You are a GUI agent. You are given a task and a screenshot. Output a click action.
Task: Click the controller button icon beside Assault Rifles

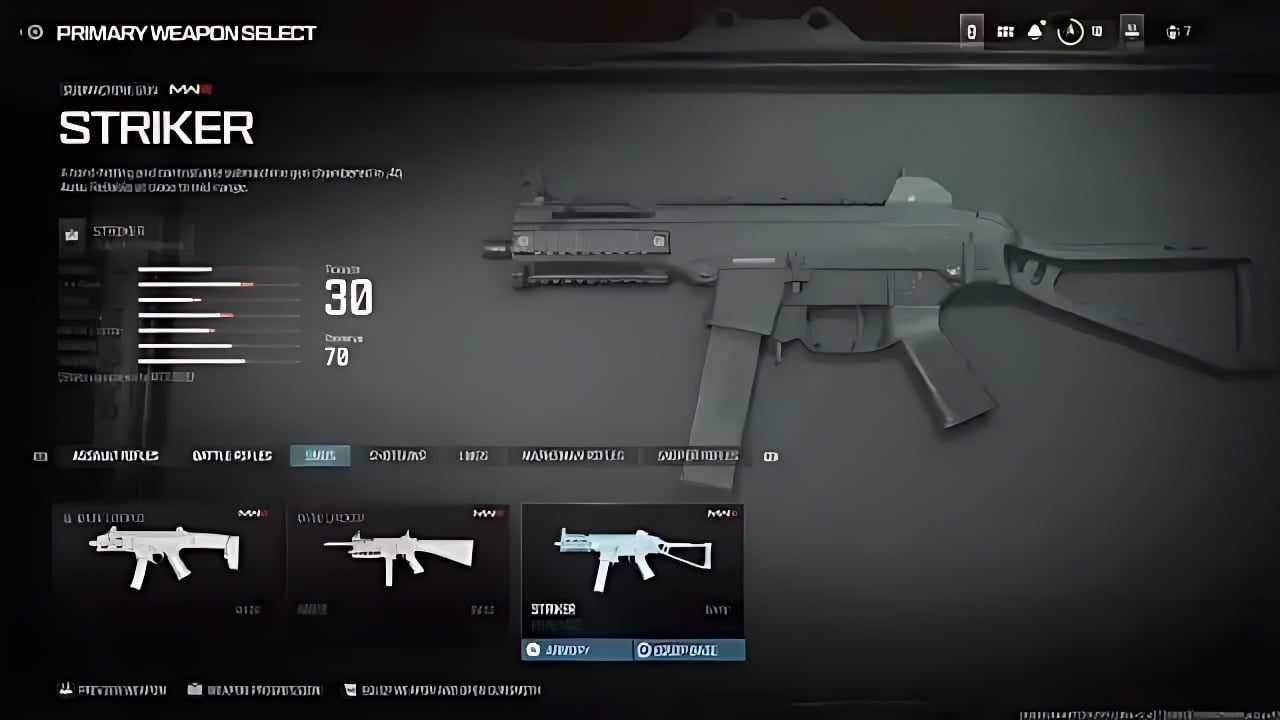click(40, 456)
